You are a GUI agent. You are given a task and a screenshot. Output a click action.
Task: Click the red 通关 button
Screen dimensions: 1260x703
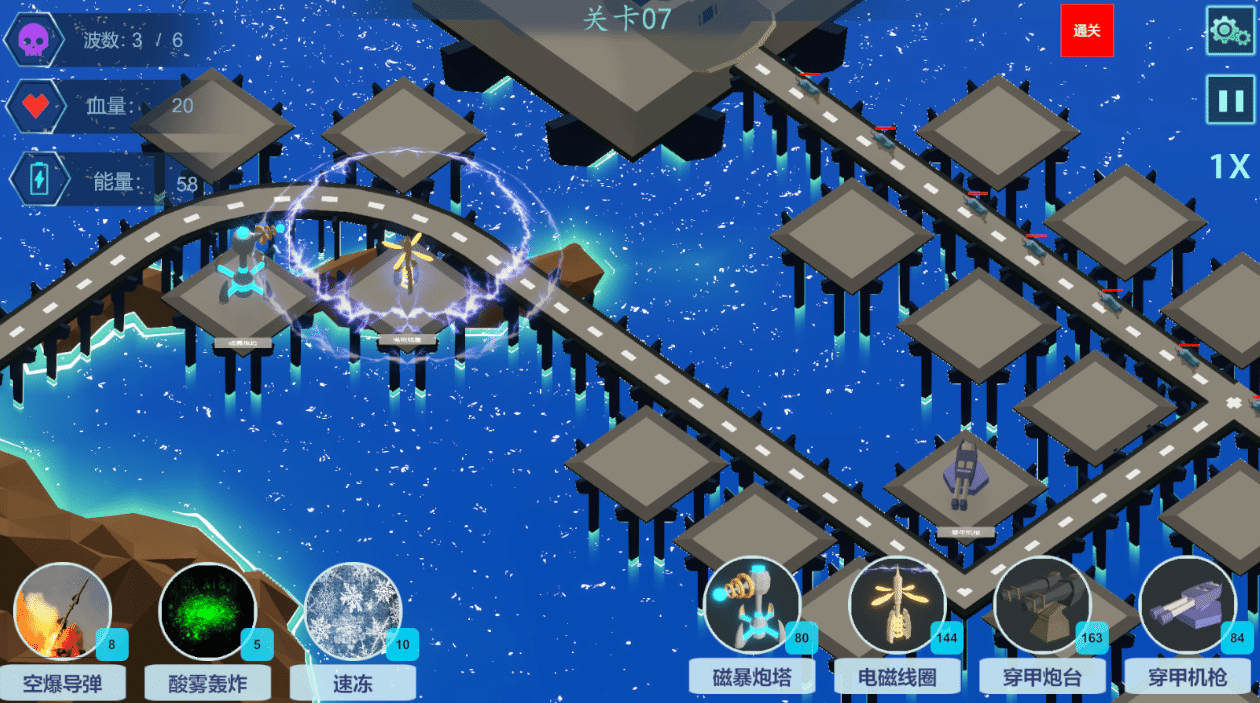1087,31
